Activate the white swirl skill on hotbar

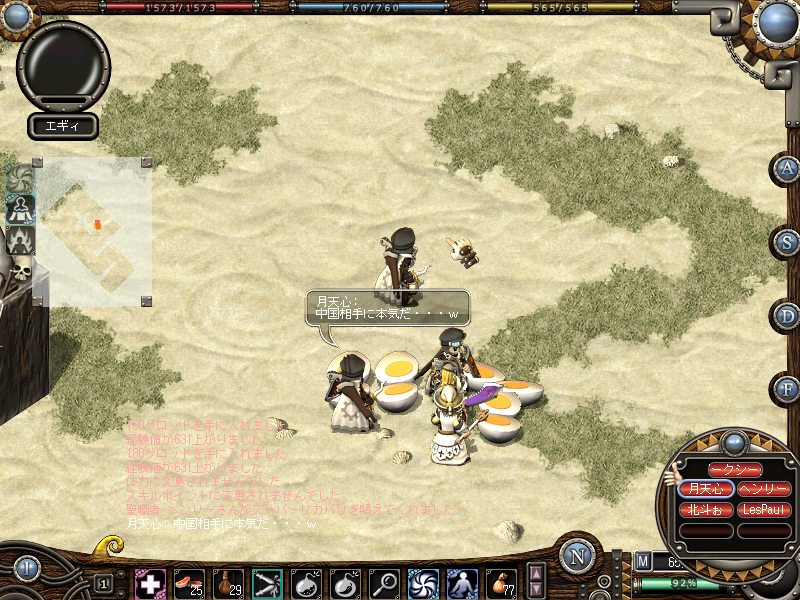click(x=423, y=583)
